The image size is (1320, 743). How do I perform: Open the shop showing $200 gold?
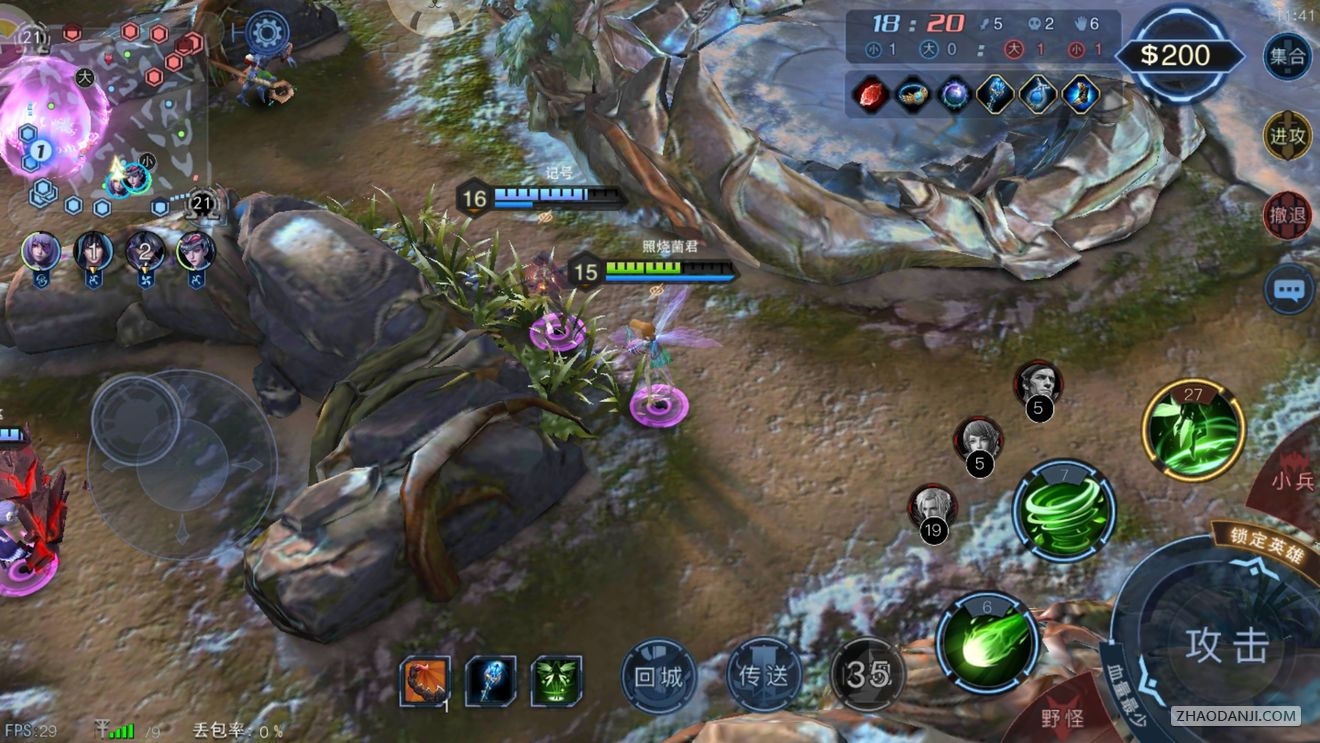point(1174,55)
